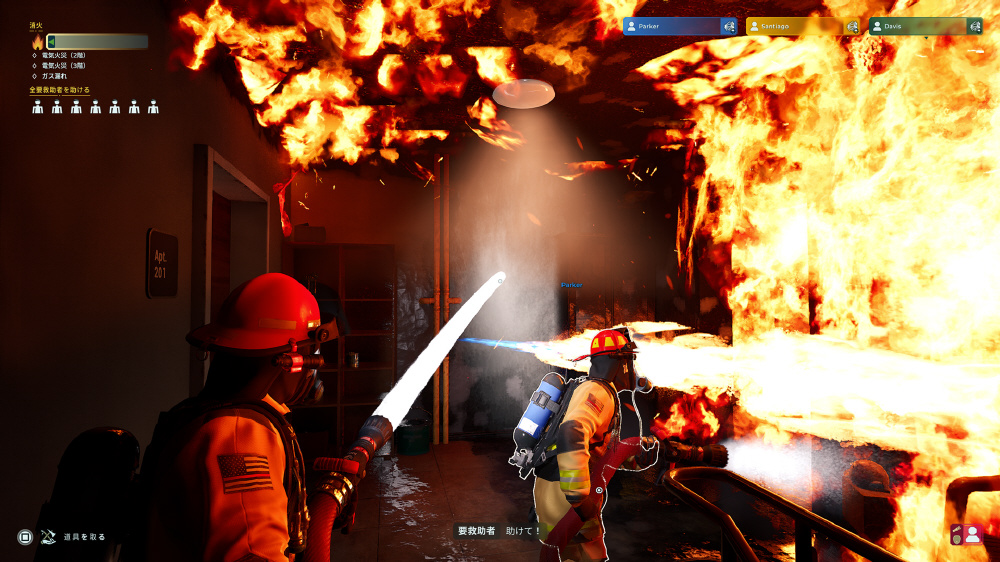Select Davis's teammate panel
The height and width of the screenshot is (562, 1000).
[916, 26]
